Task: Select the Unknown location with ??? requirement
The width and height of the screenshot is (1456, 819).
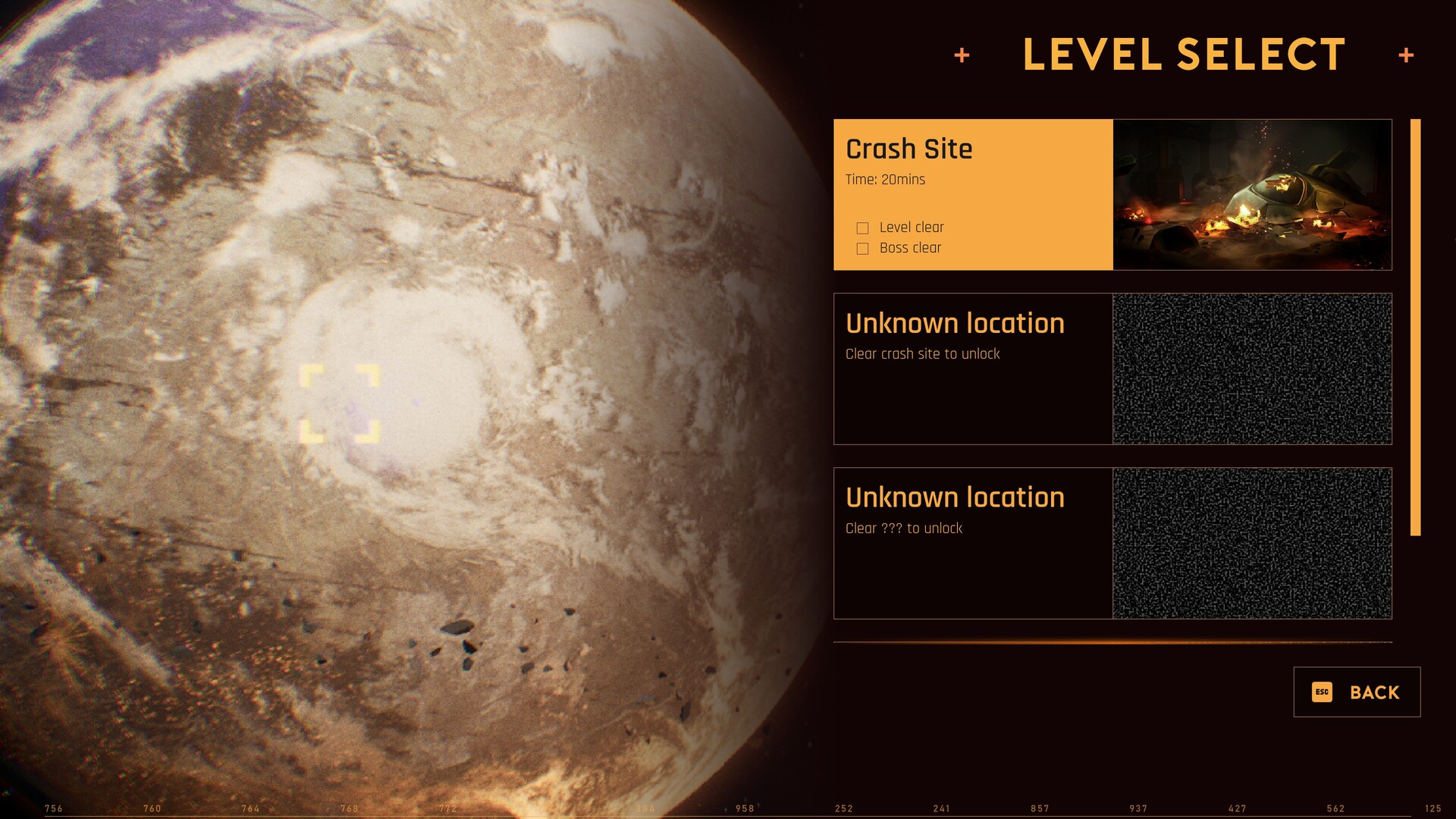Action: 972,543
